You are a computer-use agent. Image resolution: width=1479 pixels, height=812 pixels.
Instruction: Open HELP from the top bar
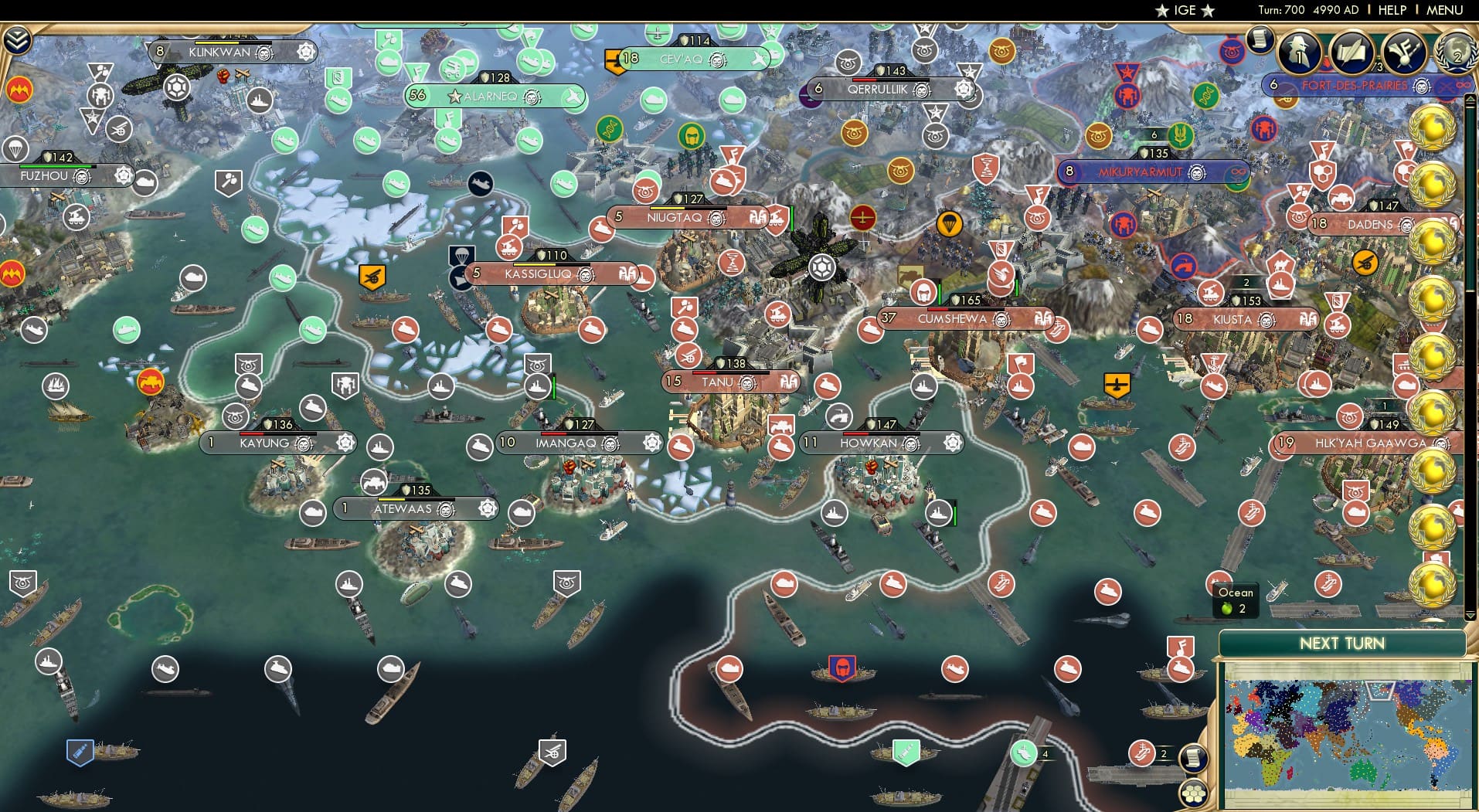1392,9
